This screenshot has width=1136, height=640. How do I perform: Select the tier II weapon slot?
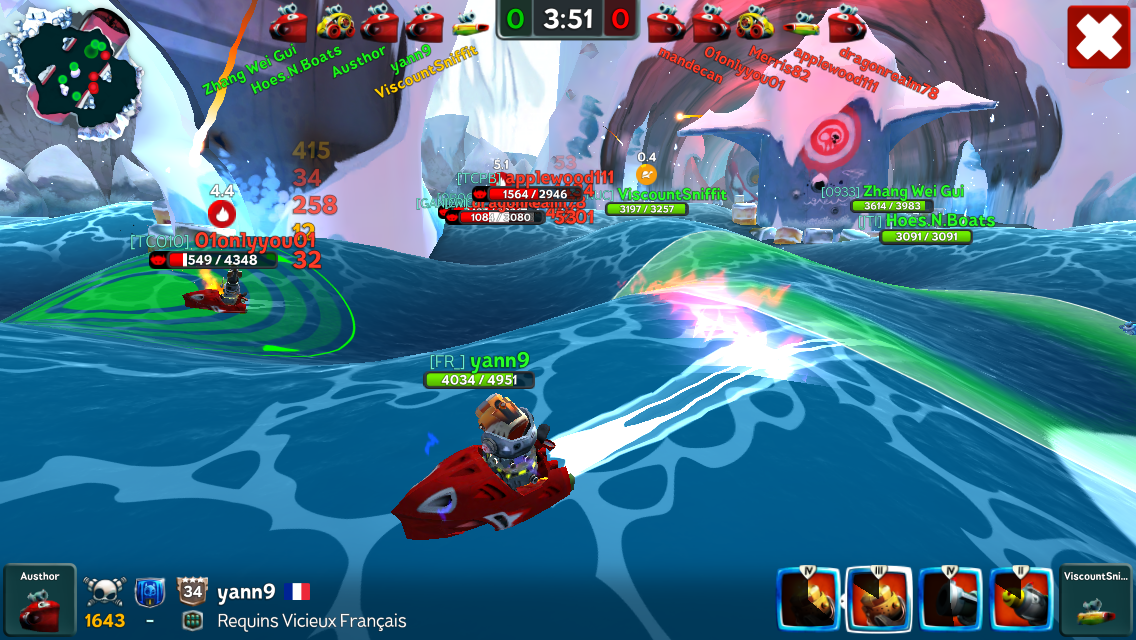[1022, 599]
